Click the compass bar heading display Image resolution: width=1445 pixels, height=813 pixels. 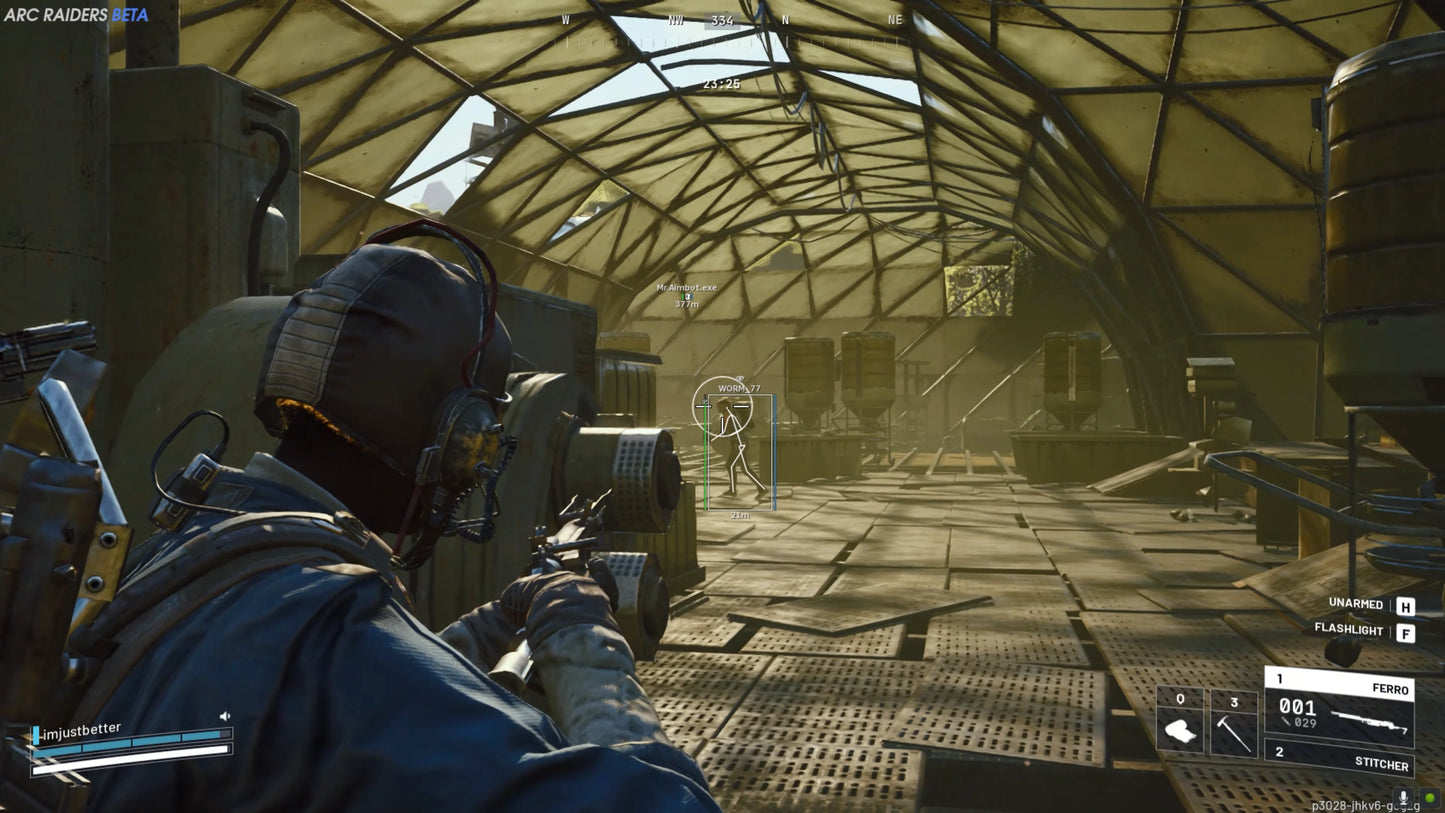722,20
